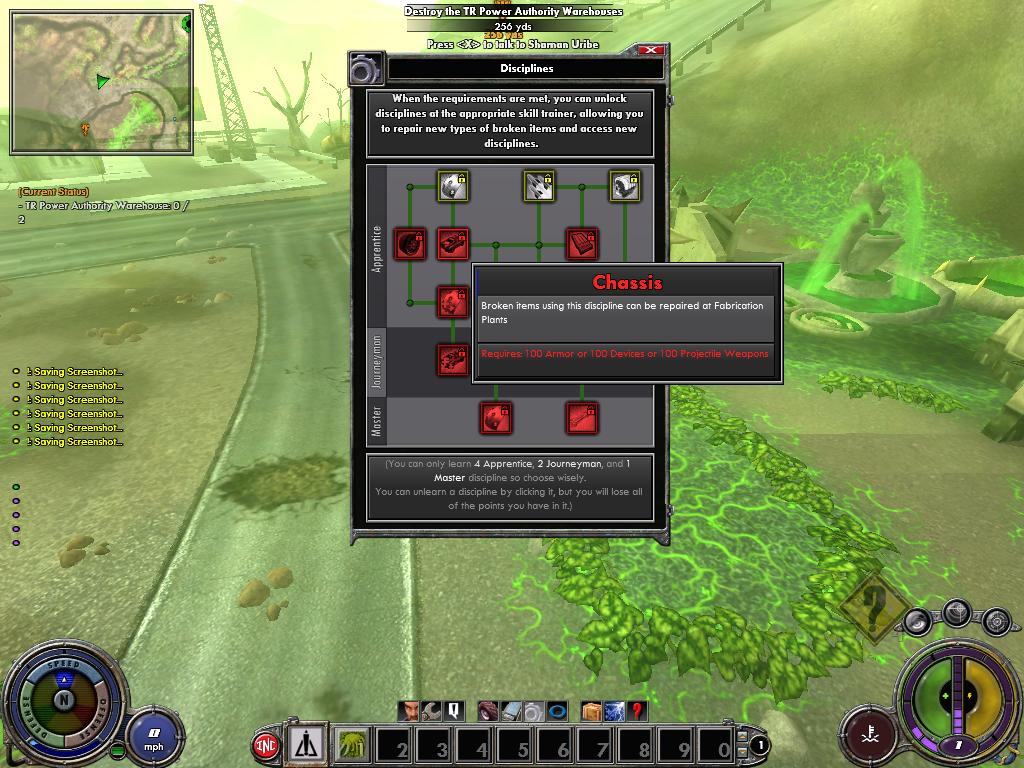The height and width of the screenshot is (768, 1024).
Task: Open the red question mark help icon
Action: (x=636, y=711)
